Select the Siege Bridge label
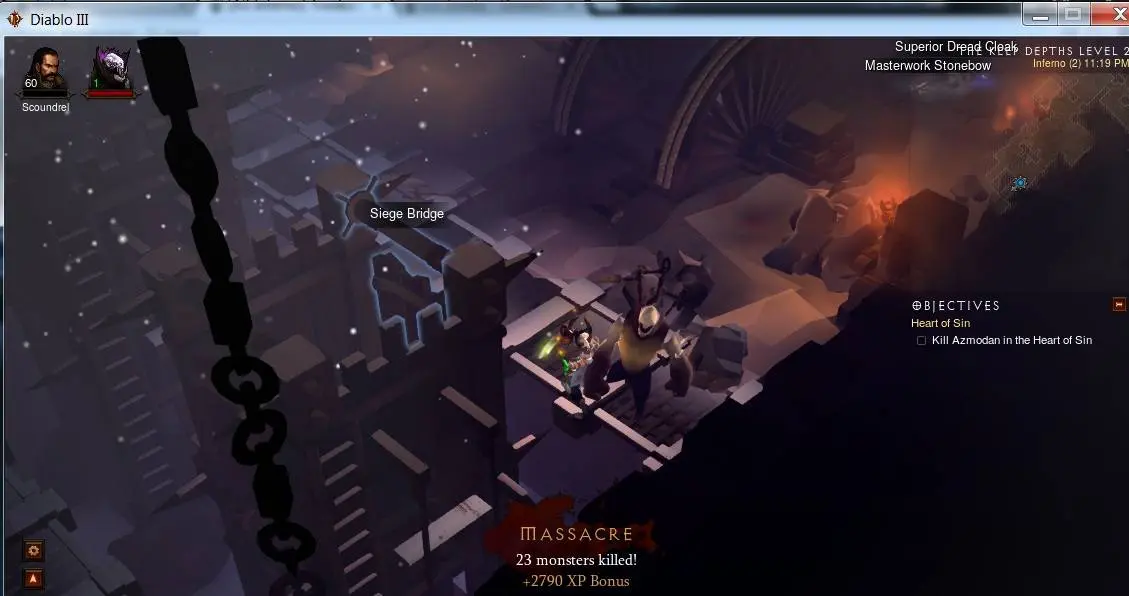Screen dimensions: 1129x596 tap(406, 213)
